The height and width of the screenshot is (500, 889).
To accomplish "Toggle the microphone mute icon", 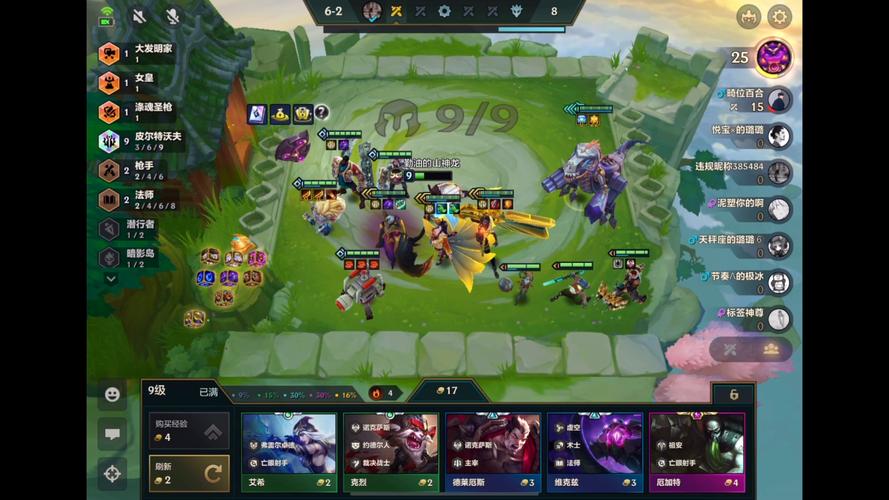I will pos(172,16).
